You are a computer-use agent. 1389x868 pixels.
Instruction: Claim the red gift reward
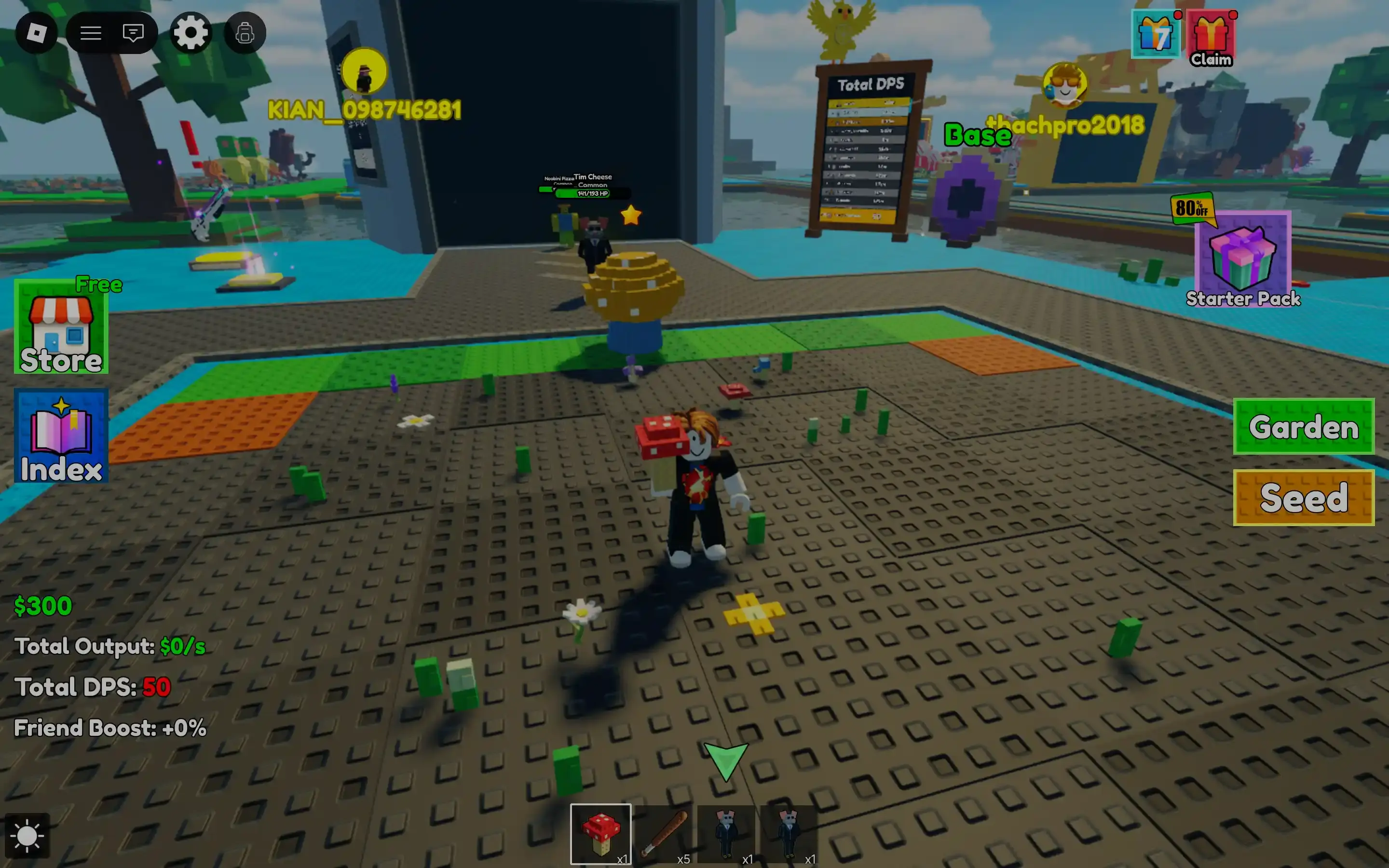click(x=1211, y=37)
